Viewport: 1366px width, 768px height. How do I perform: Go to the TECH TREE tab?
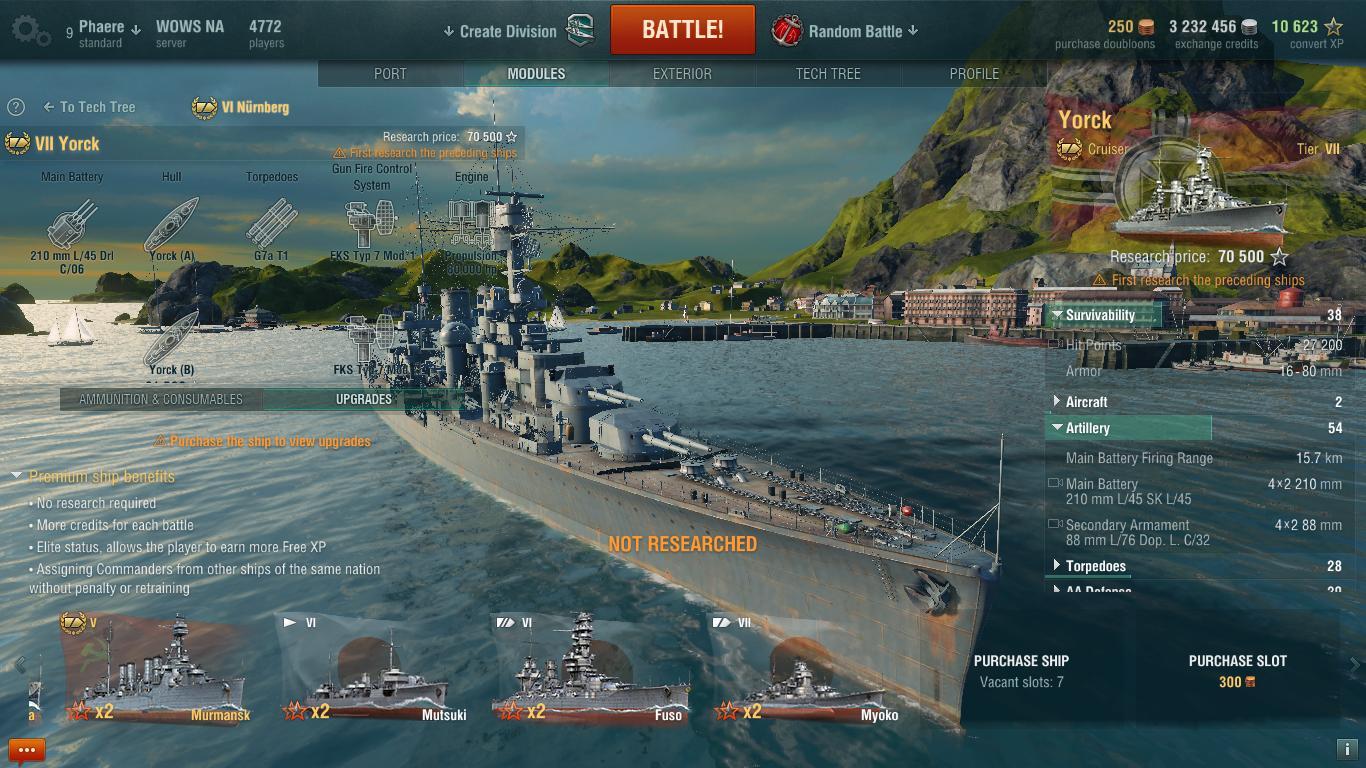(828, 74)
